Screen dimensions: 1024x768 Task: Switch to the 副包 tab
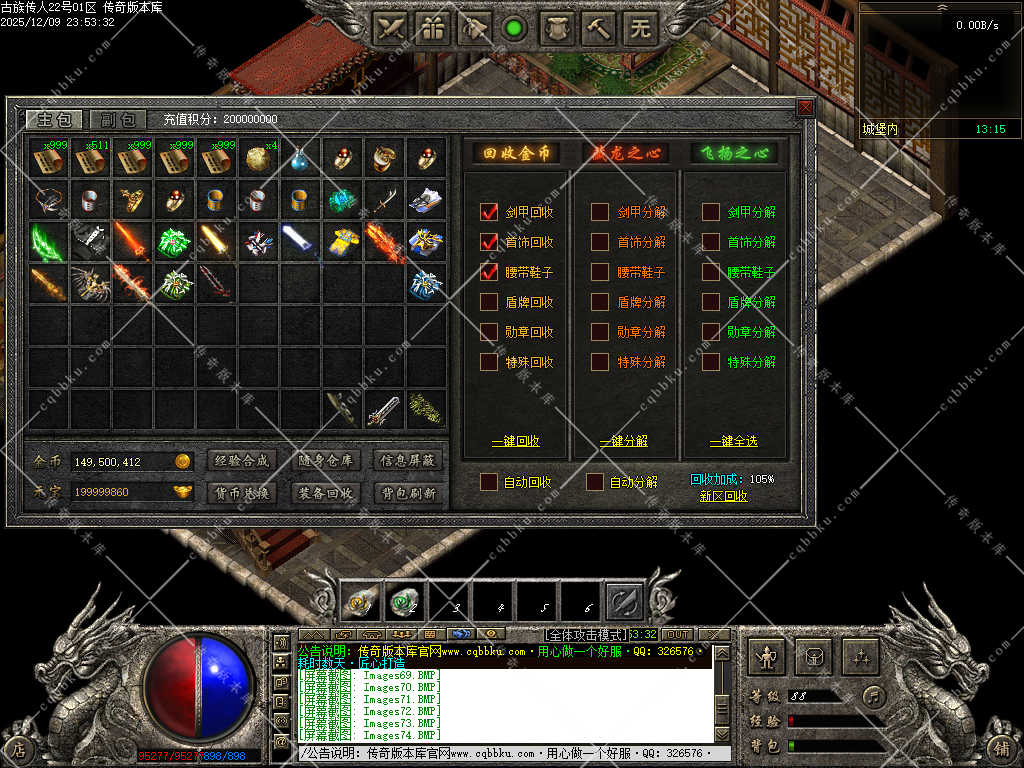tap(118, 119)
